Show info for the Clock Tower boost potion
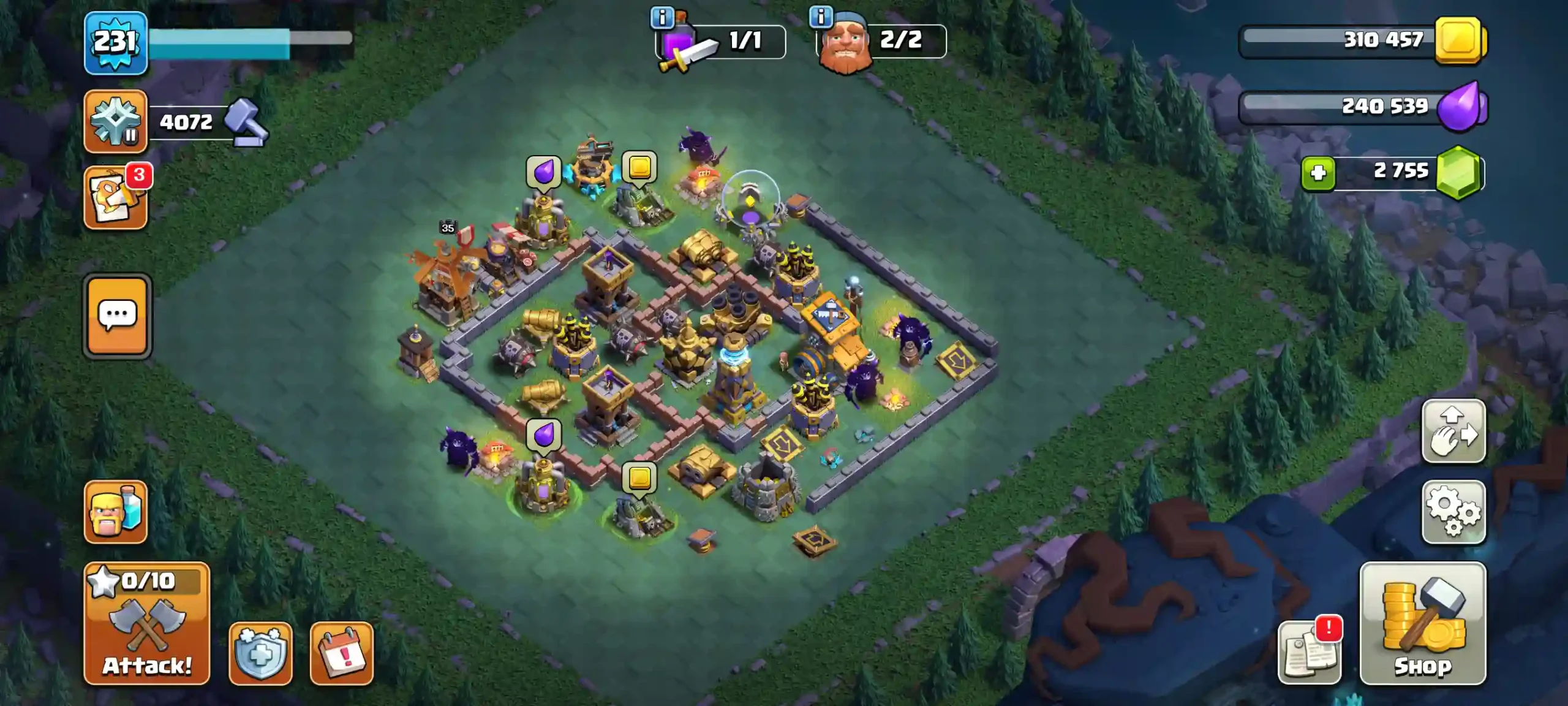The image size is (1568, 706). [662, 18]
